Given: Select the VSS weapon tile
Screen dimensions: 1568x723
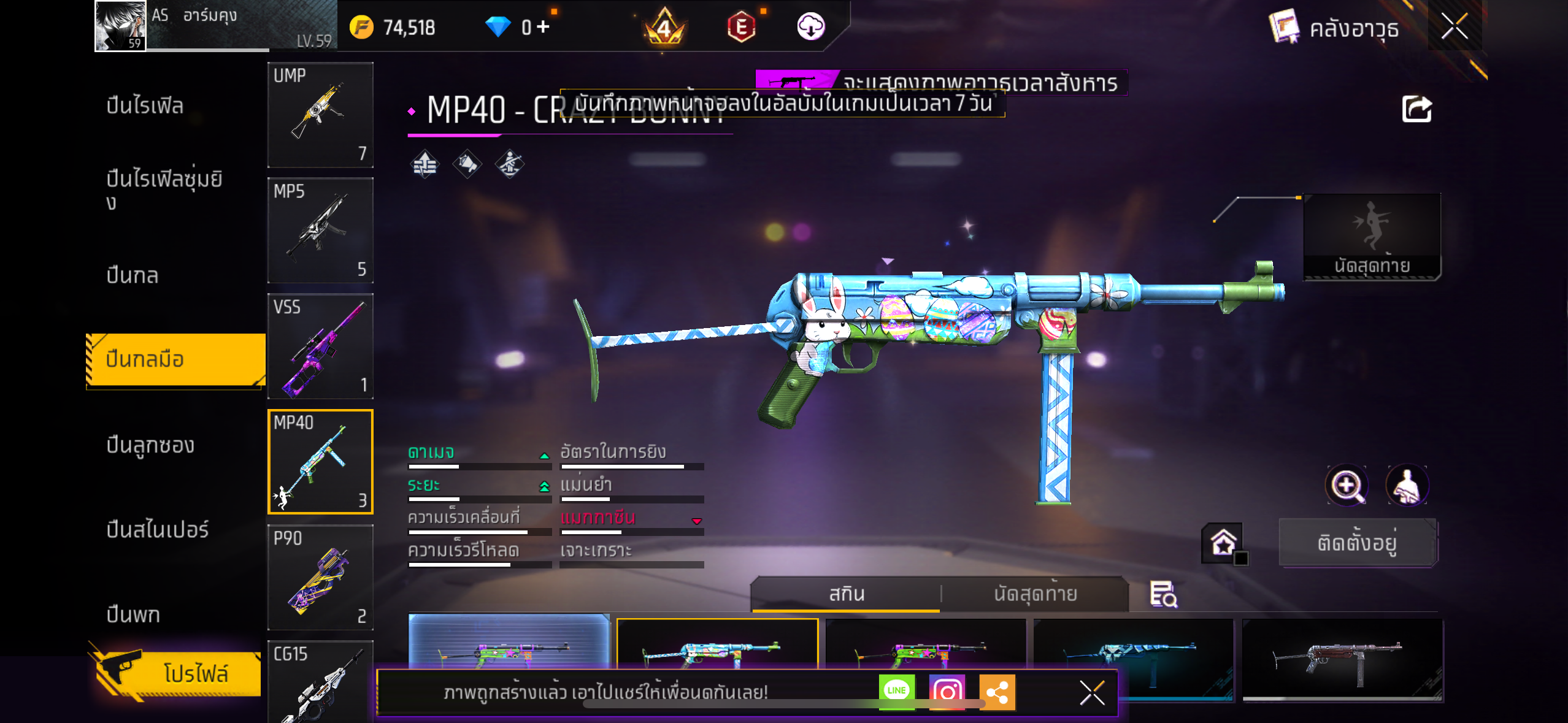Looking at the screenshot, I should tap(320, 346).
